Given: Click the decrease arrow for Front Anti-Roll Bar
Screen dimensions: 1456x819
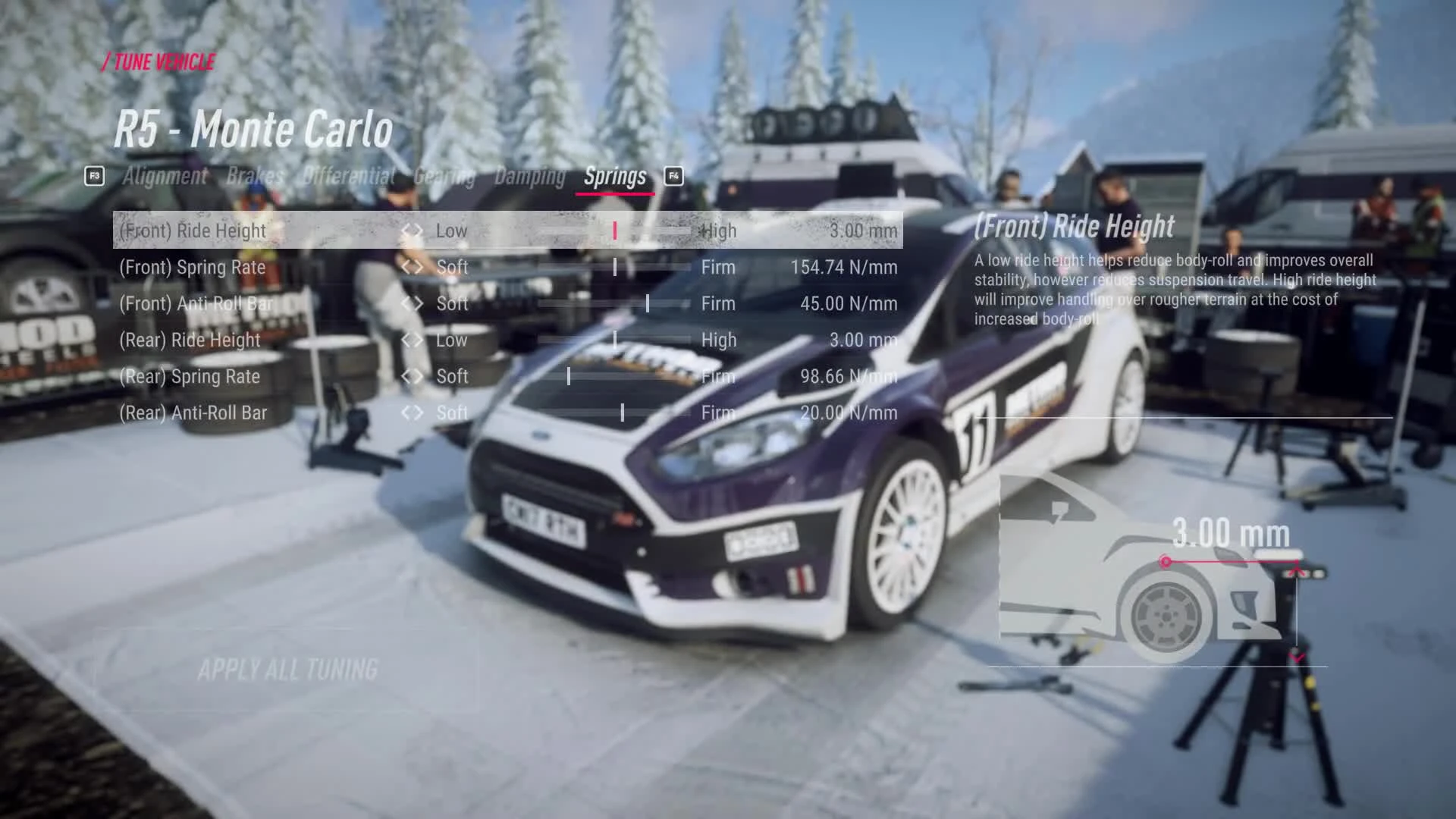Looking at the screenshot, I should click(407, 303).
